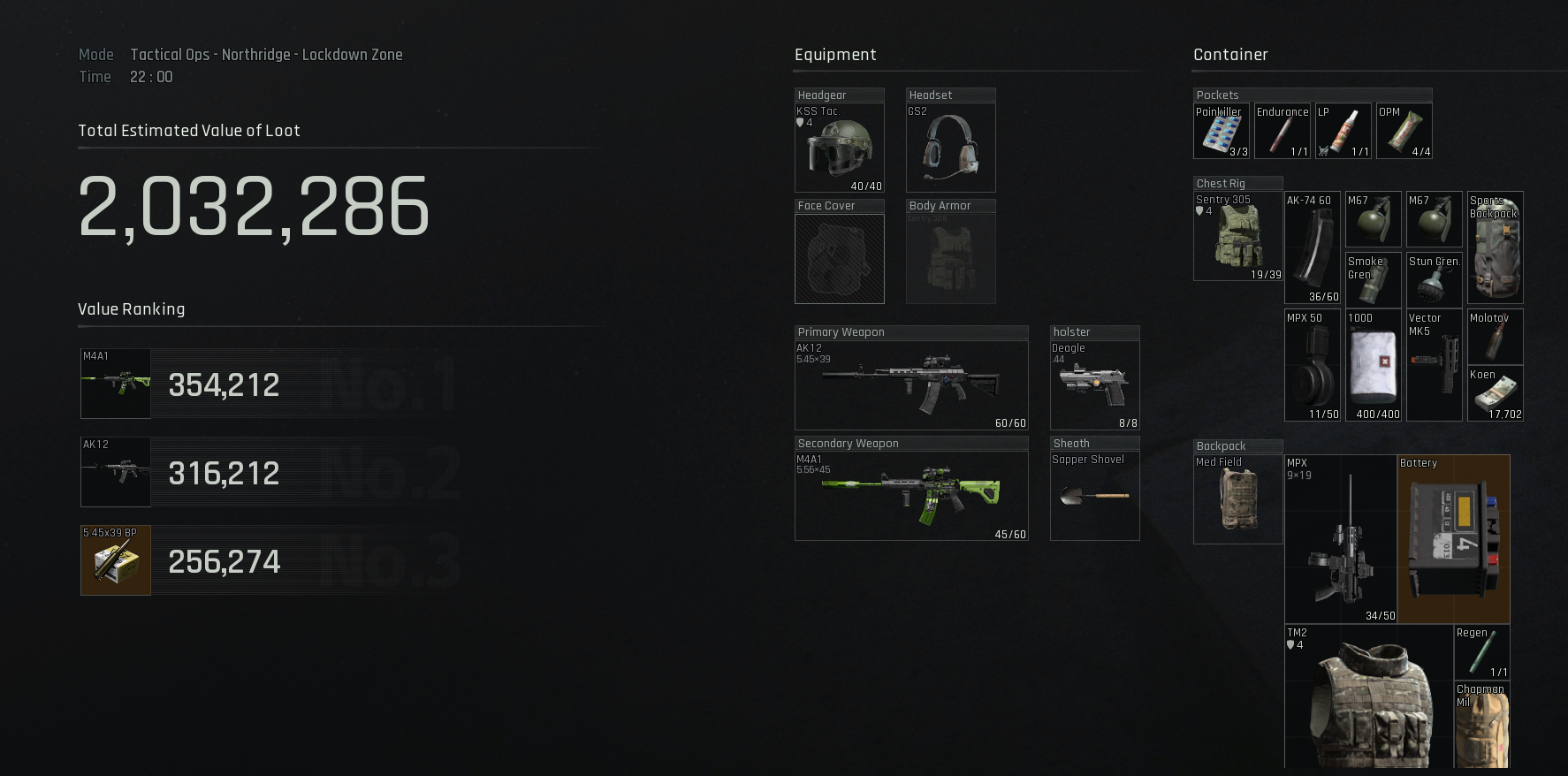Select the Deagle holster slot
Viewport: 1568px width, 776px height.
[x=1094, y=385]
